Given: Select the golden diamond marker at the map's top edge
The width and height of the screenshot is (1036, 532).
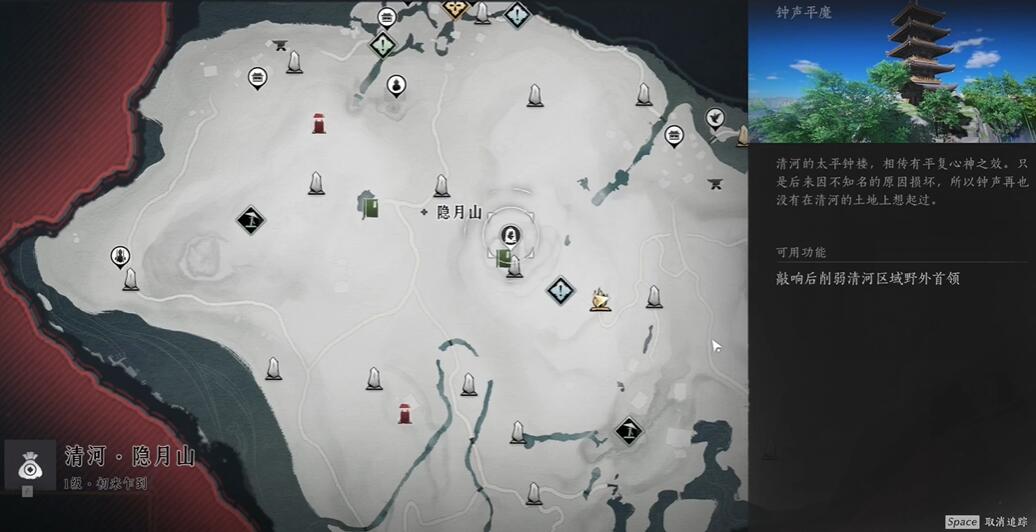Looking at the screenshot, I should pos(455,8).
